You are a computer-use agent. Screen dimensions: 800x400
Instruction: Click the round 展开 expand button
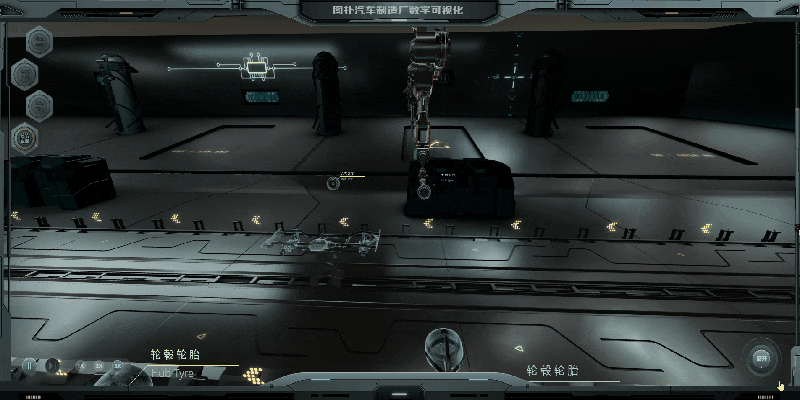pos(761,357)
